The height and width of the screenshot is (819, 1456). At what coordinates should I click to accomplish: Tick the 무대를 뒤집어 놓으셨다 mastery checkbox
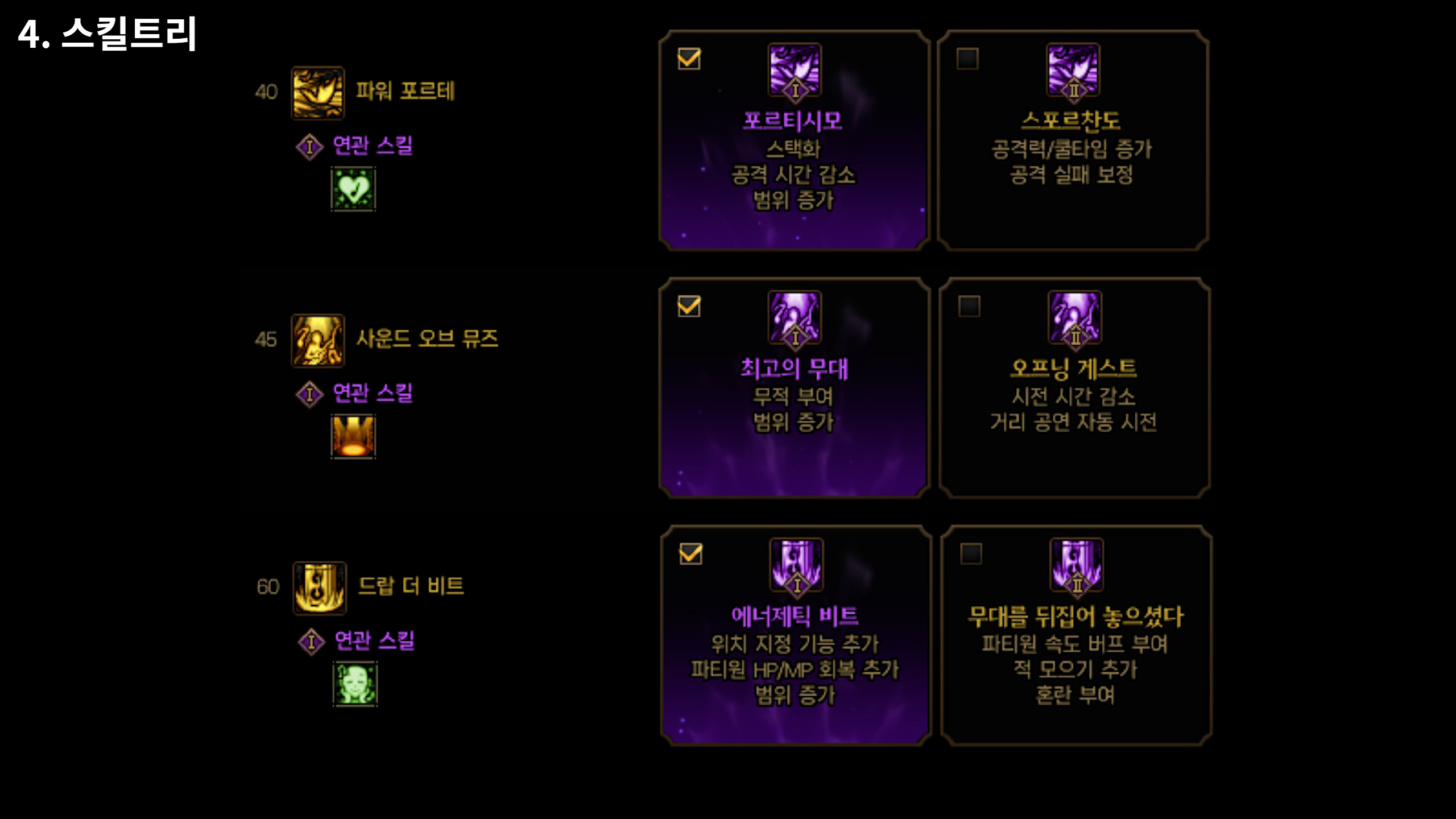(x=971, y=553)
